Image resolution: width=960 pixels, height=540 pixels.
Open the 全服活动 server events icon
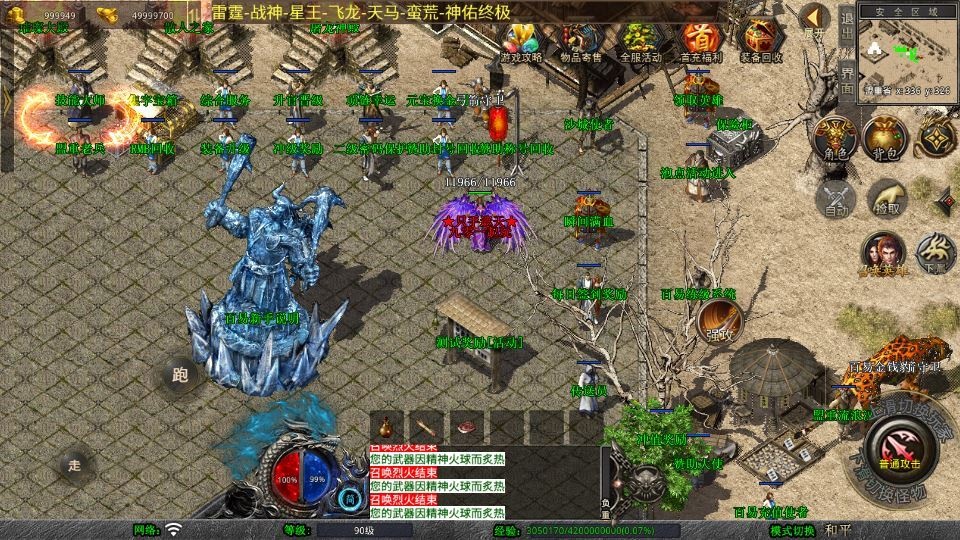[639, 42]
